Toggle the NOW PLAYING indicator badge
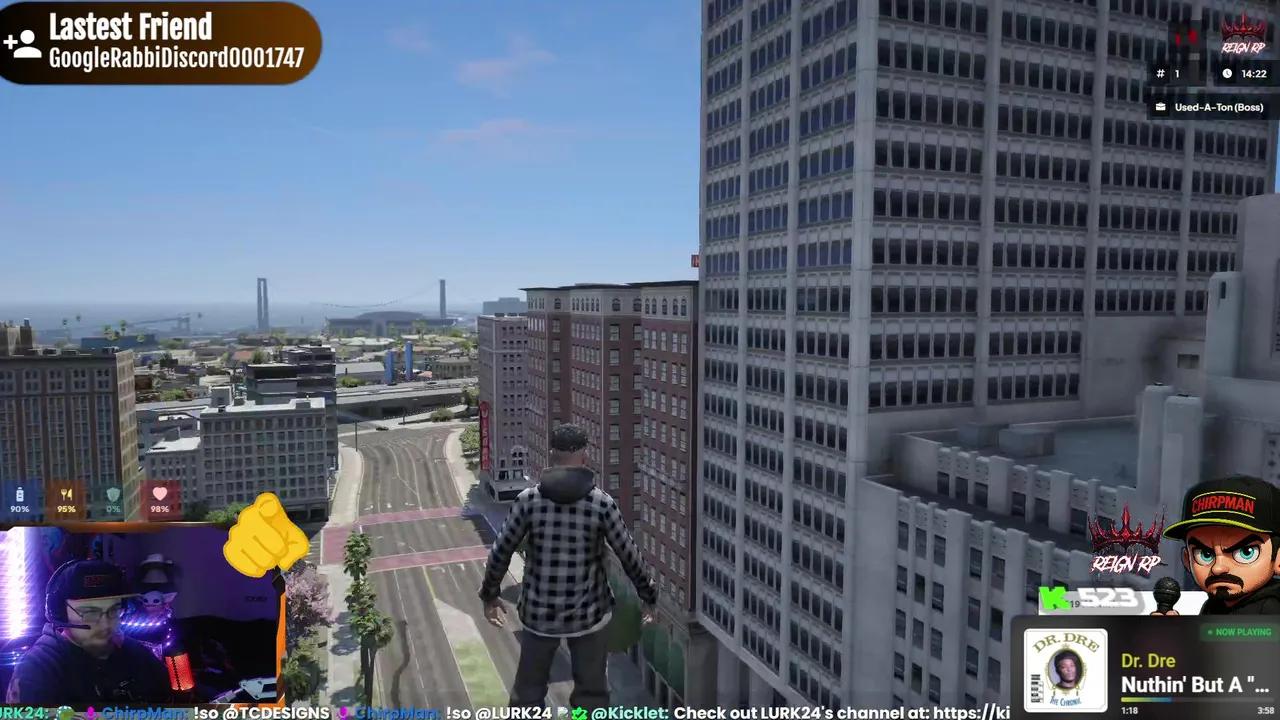This screenshot has width=1280, height=720. 1239,632
